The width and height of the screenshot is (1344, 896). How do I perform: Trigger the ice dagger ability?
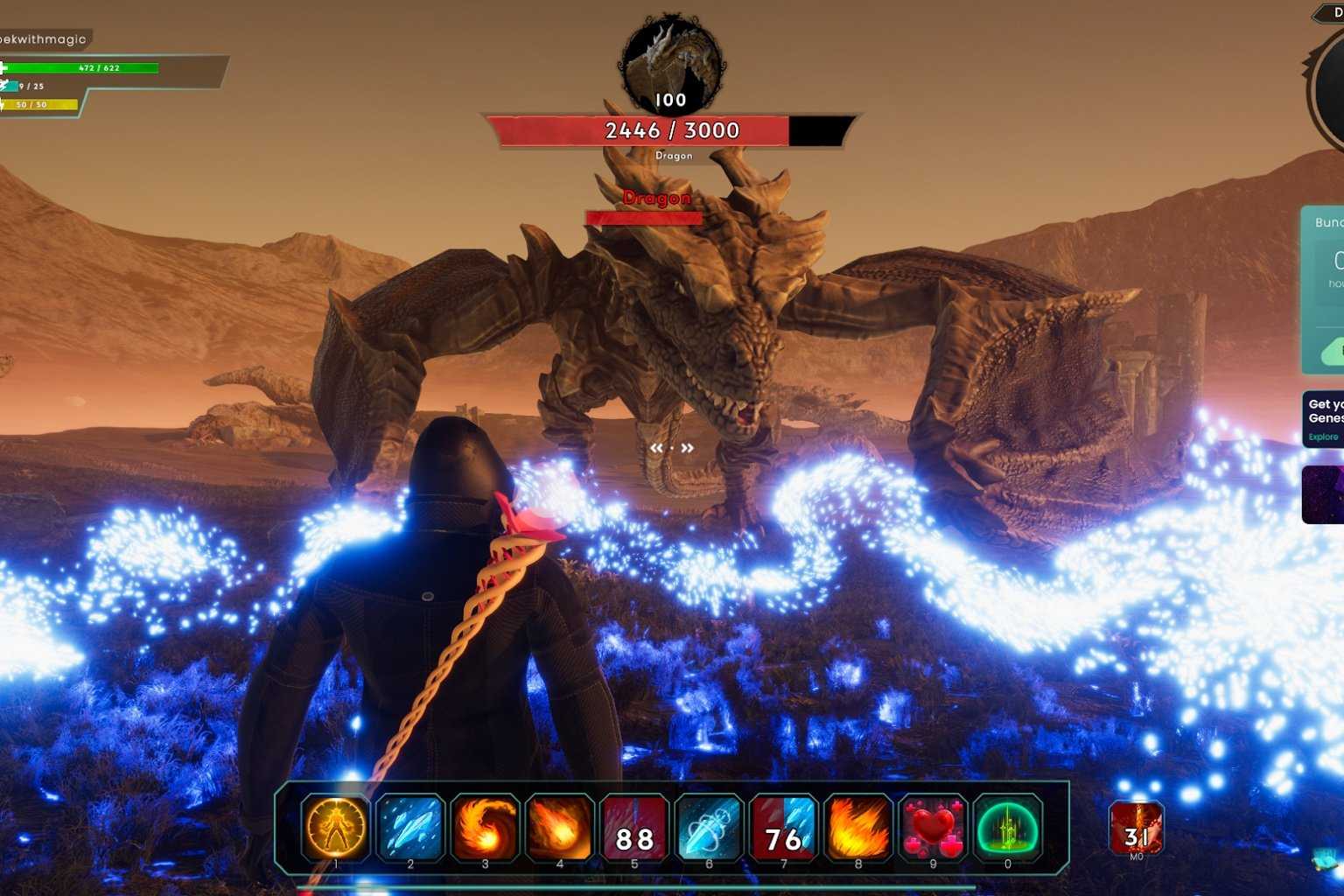point(709,827)
